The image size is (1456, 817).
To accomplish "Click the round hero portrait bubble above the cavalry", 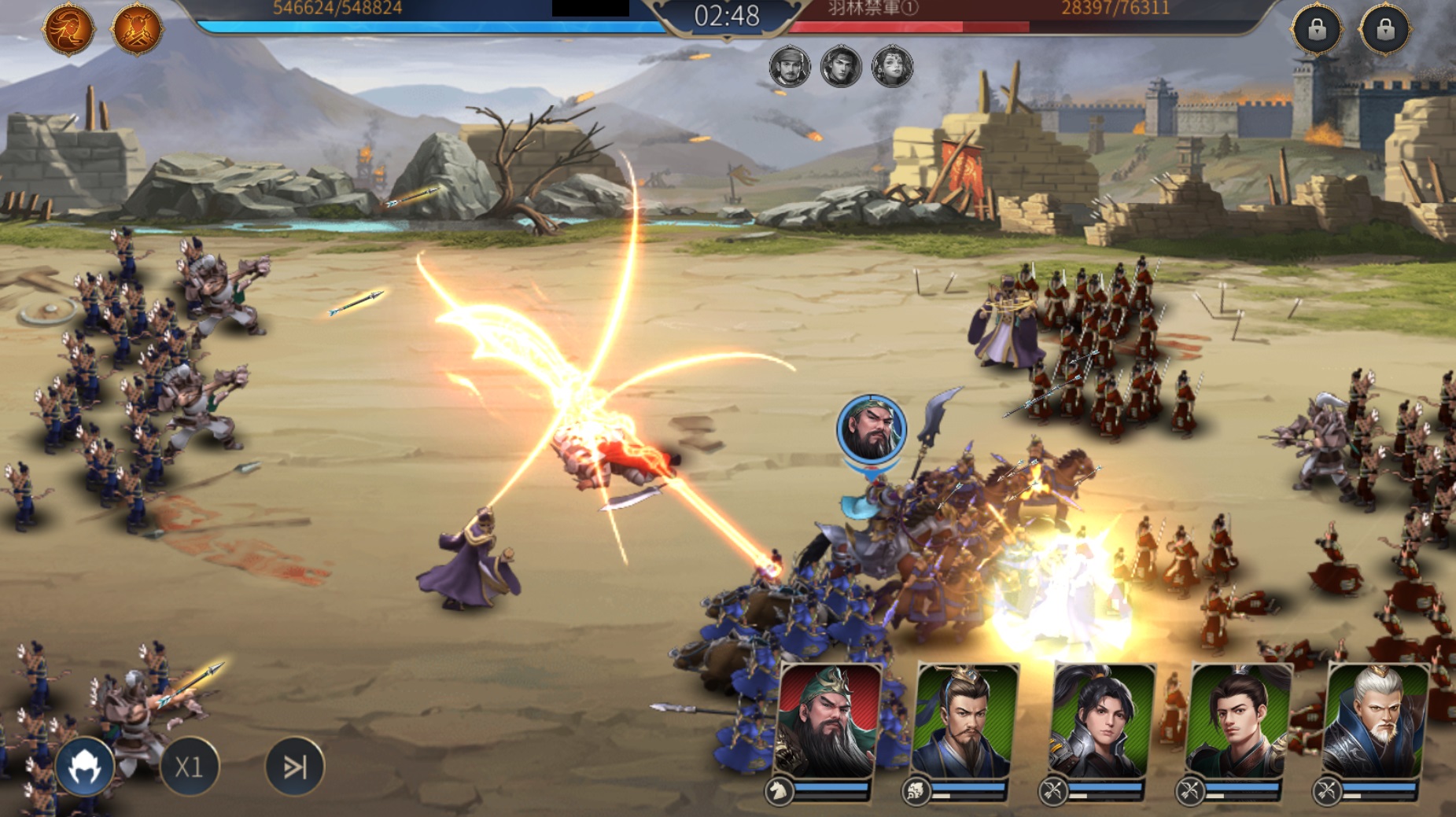I will point(872,430).
